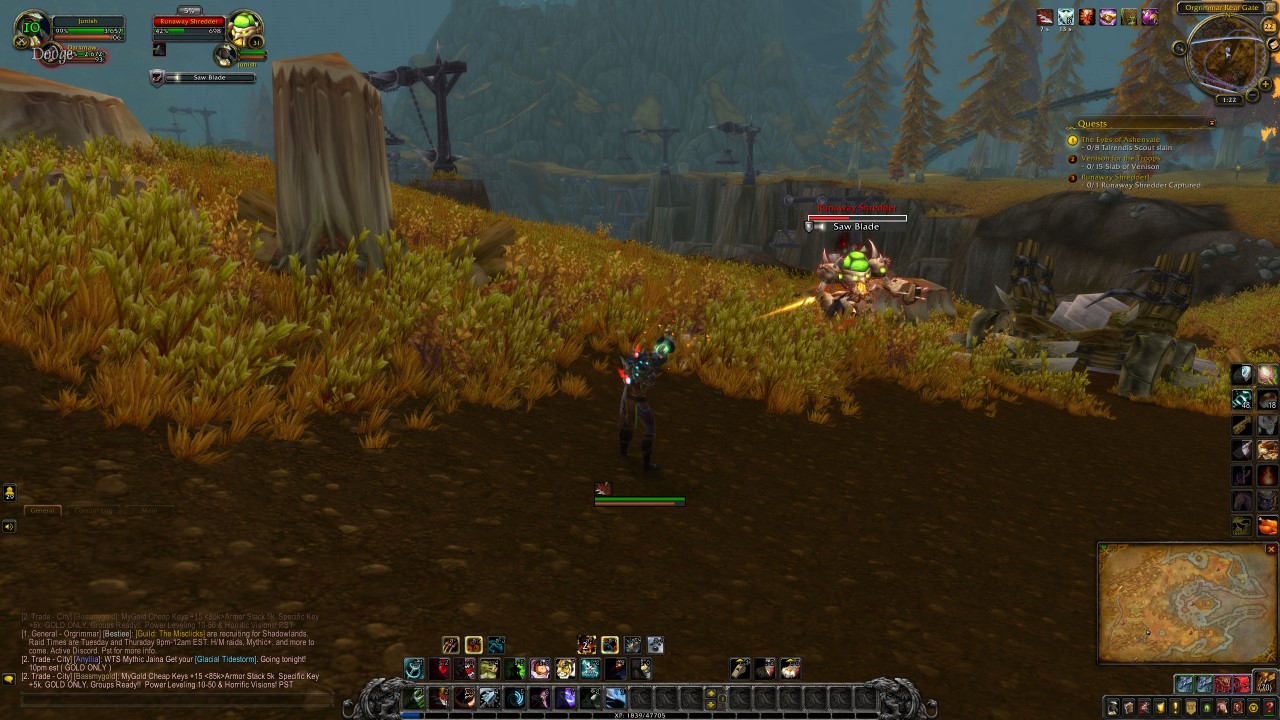Open the golden WoW Shop icon

coord(1252,706)
